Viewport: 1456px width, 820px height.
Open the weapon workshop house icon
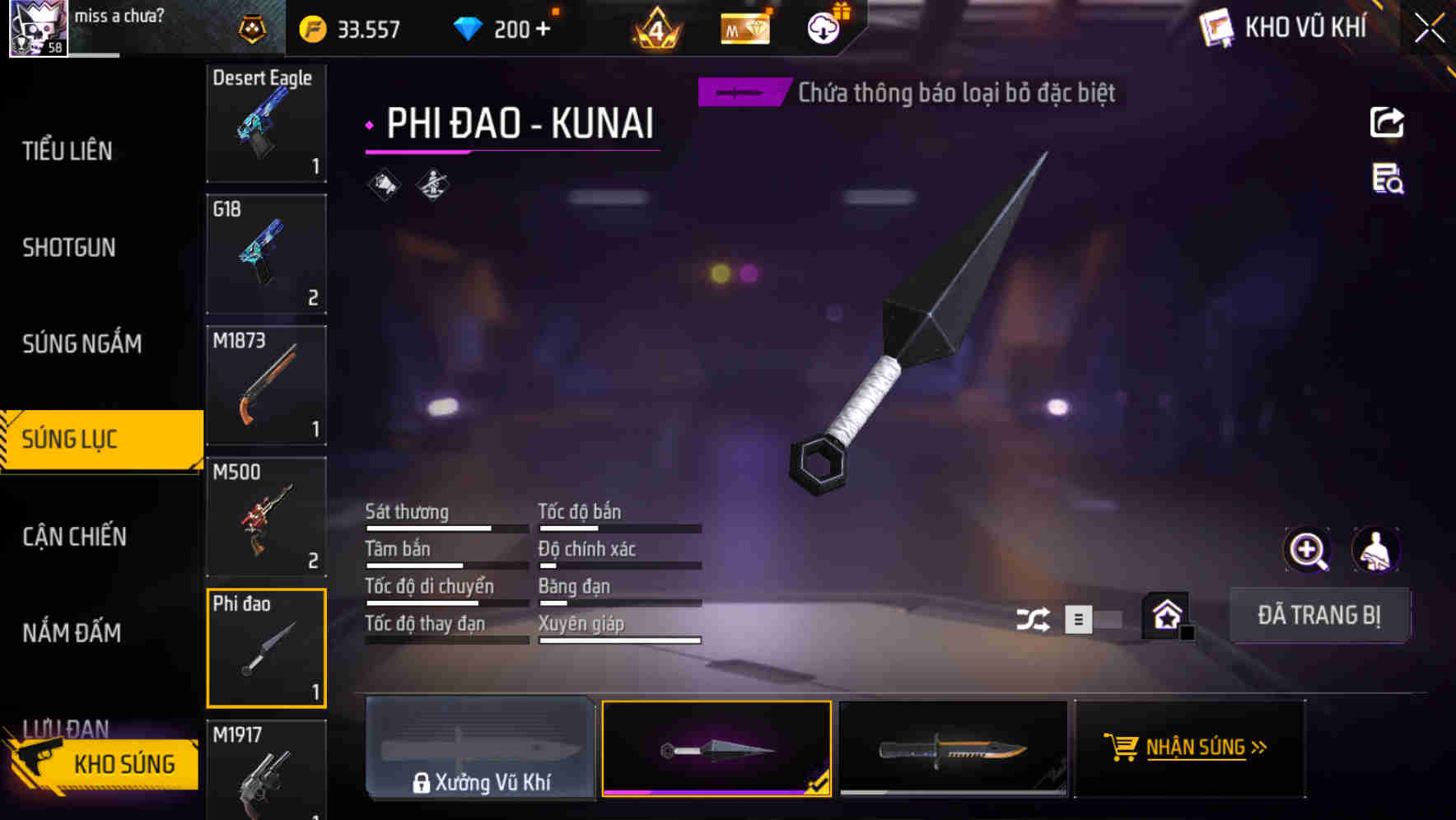point(1164,614)
